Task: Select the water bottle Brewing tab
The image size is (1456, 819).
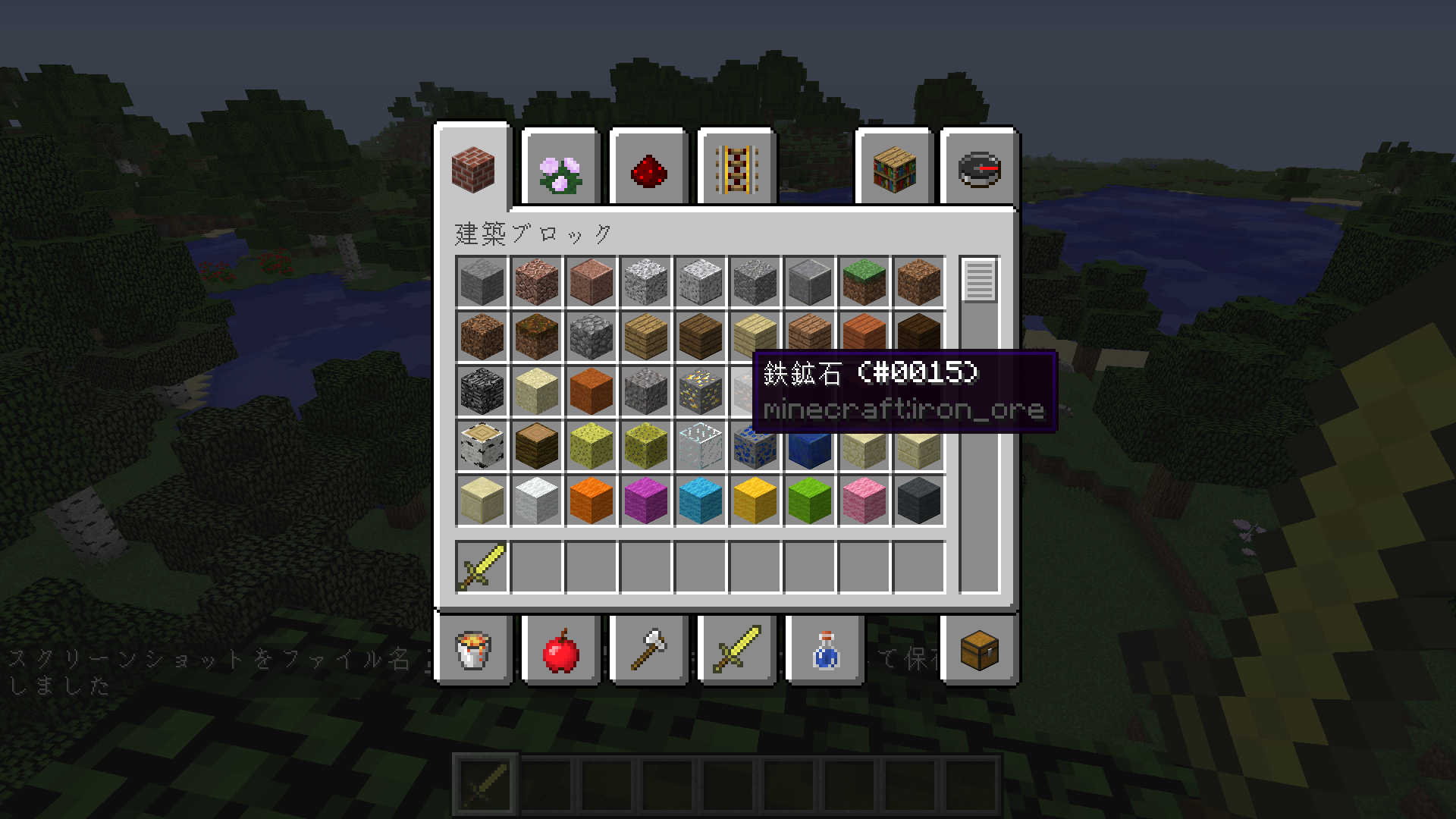Action: point(825,651)
